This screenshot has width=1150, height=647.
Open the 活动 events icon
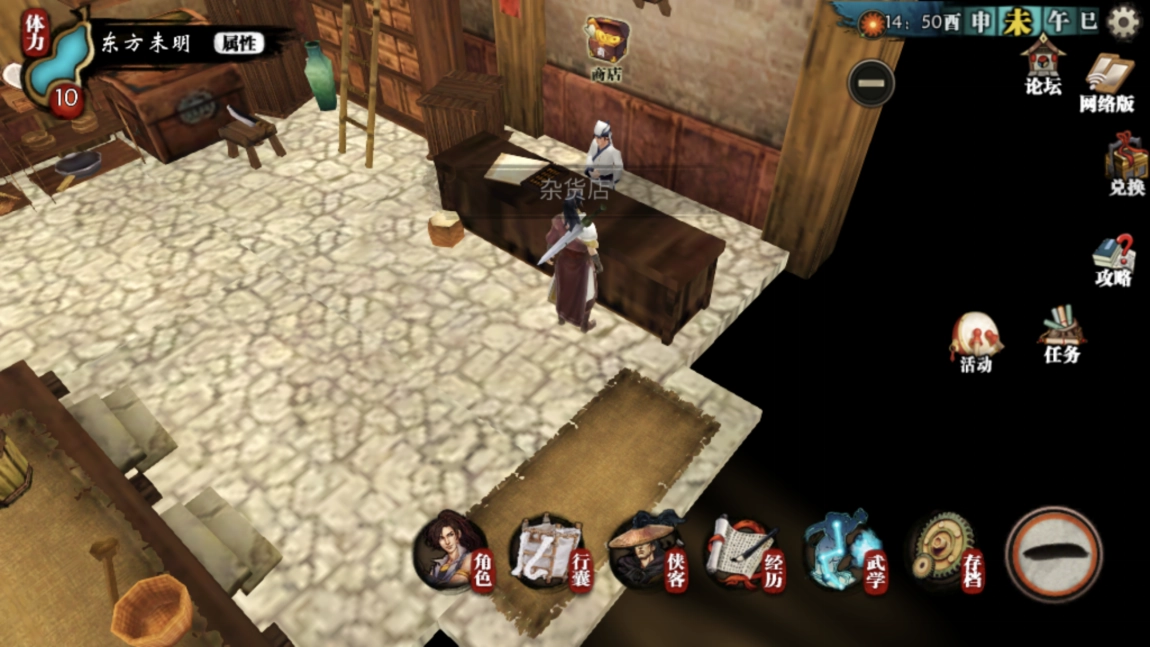[976, 343]
